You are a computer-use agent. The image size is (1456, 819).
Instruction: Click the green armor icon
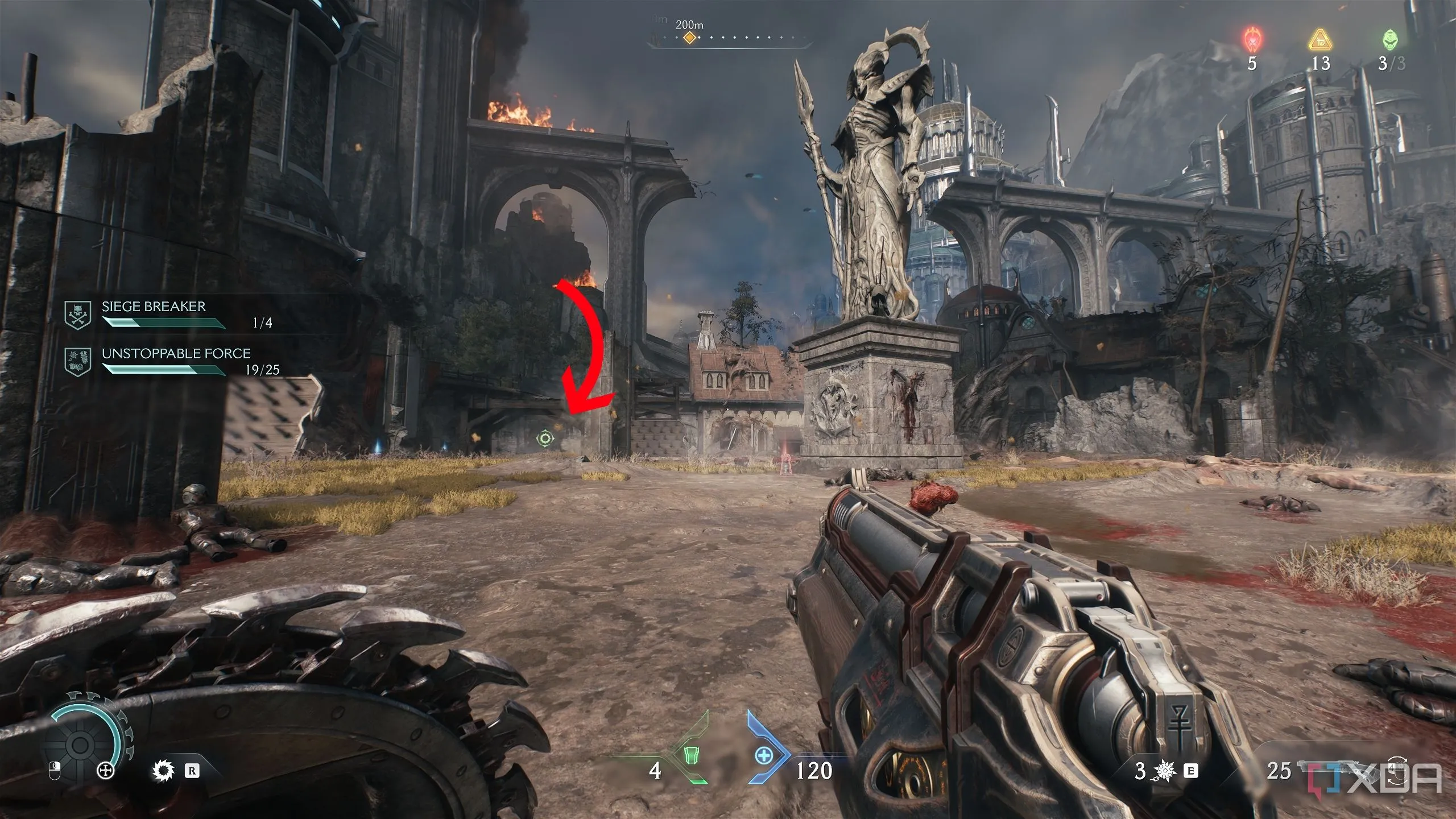pos(691,755)
